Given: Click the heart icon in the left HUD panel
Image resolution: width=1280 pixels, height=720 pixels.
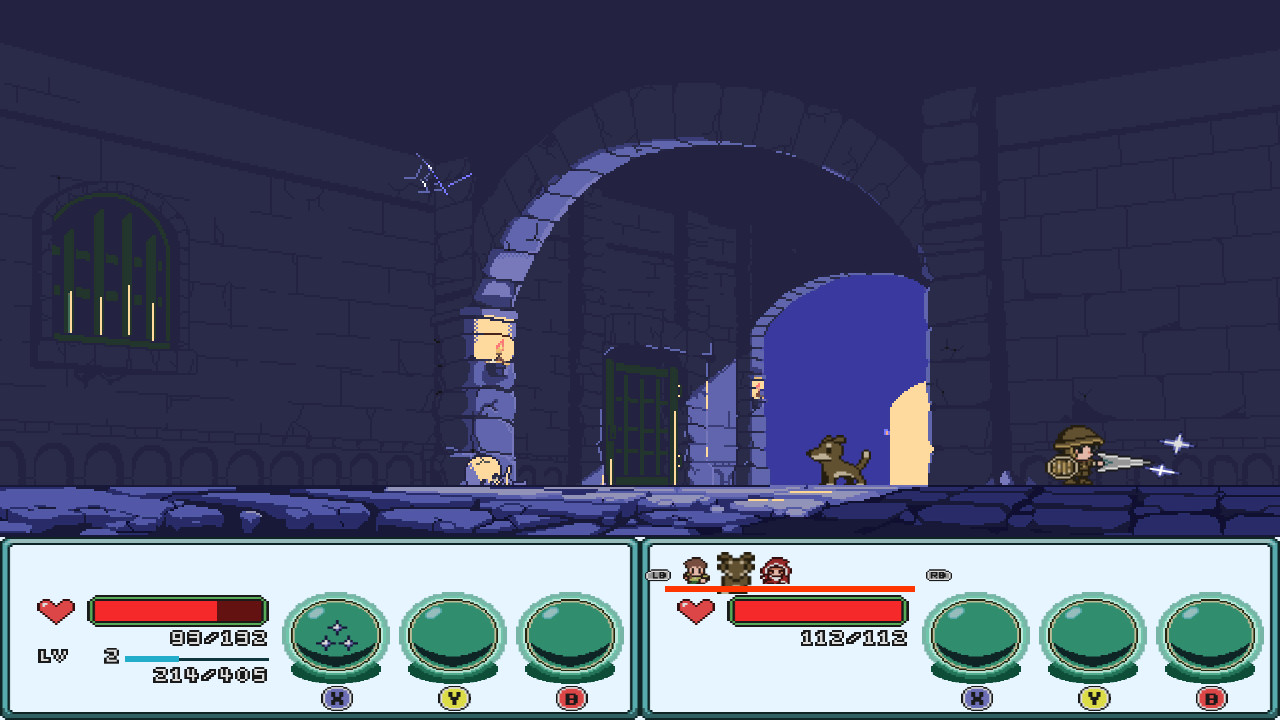Looking at the screenshot, I should click(56, 610).
